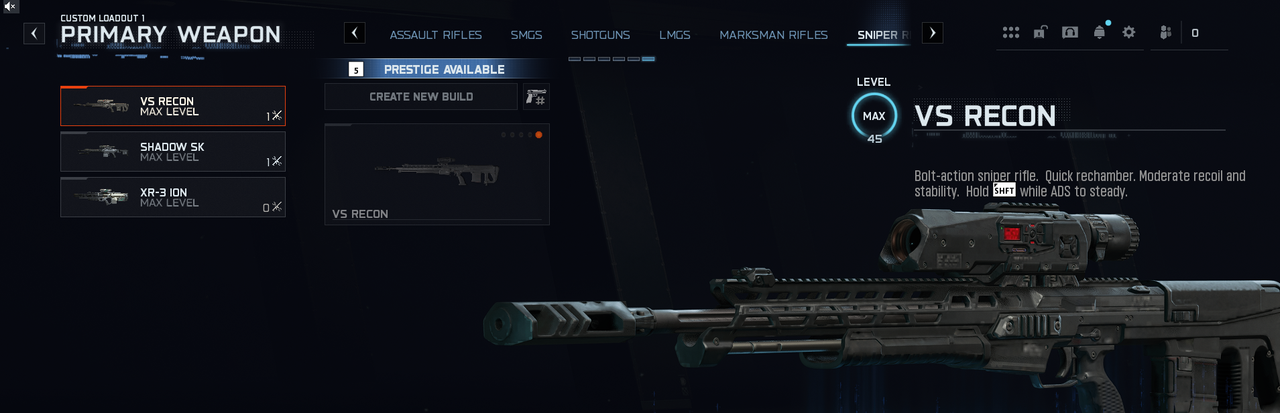Open the social party icon
Screen dimensions: 1280x413
[x=1165, y=33]
